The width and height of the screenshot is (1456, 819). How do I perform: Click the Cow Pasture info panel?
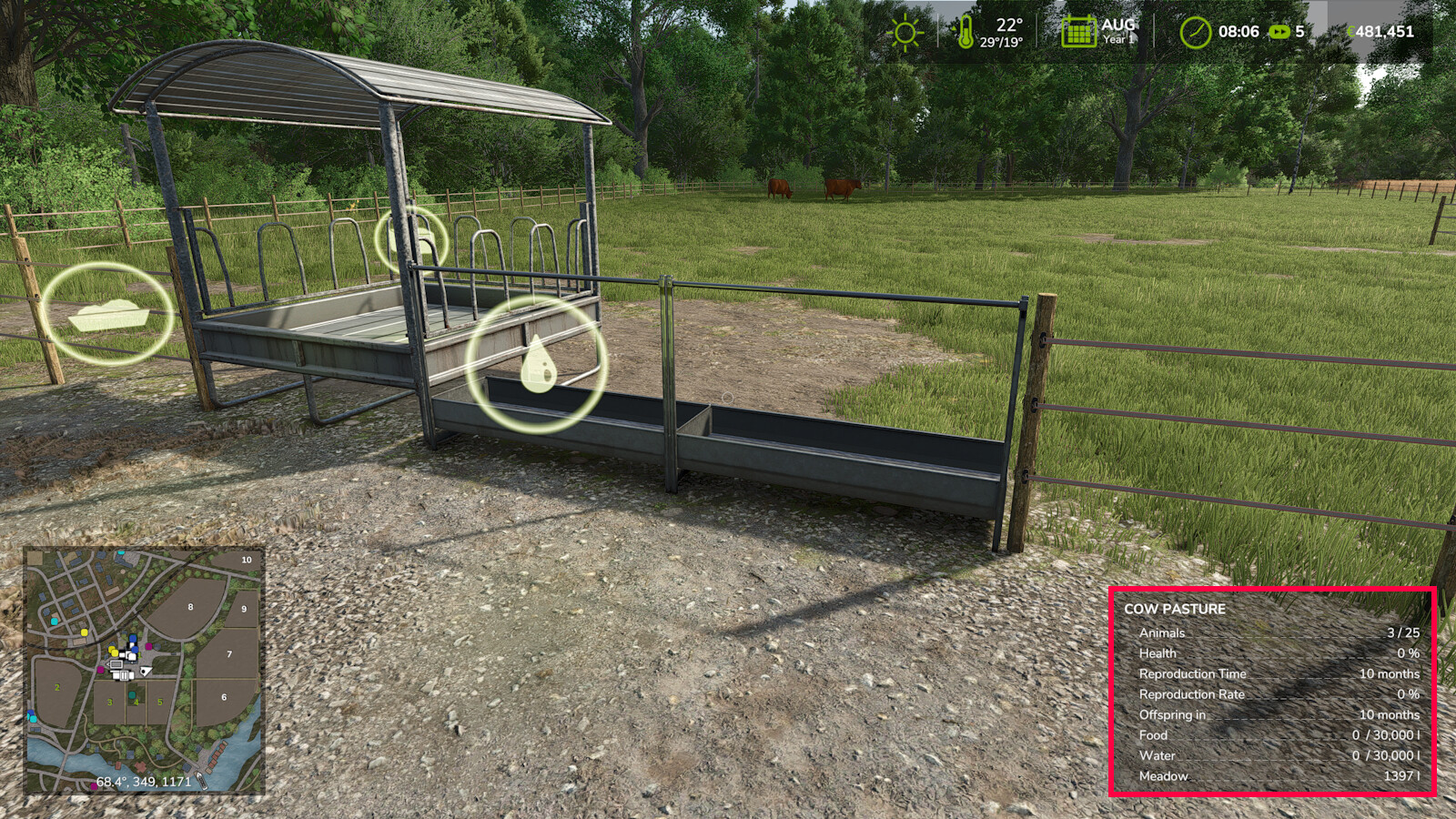pyautogui.click(x=1271, y=692)
